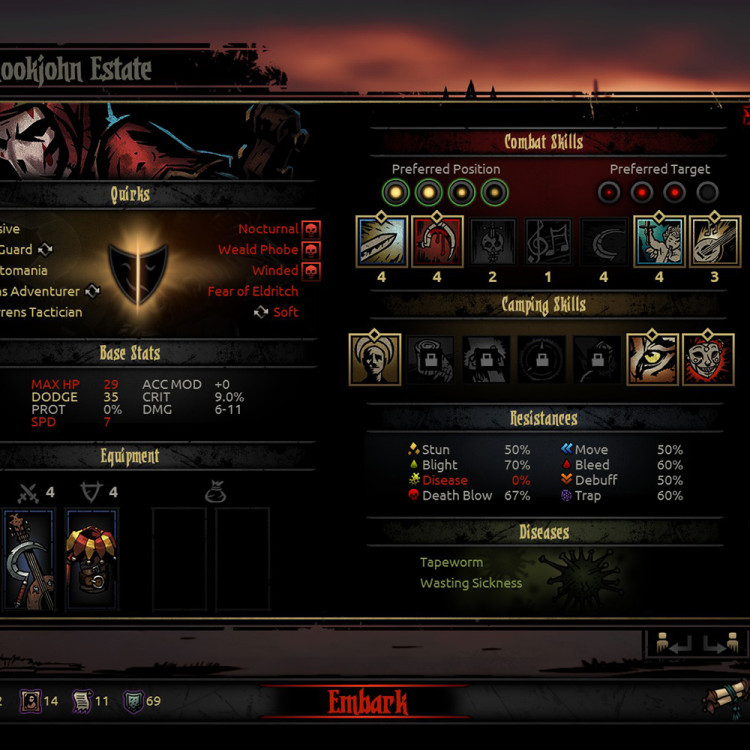Click the Nocturnal quirk skull icon
The image size is (750, 750).
pyautogui.click(x=311, y=229)
